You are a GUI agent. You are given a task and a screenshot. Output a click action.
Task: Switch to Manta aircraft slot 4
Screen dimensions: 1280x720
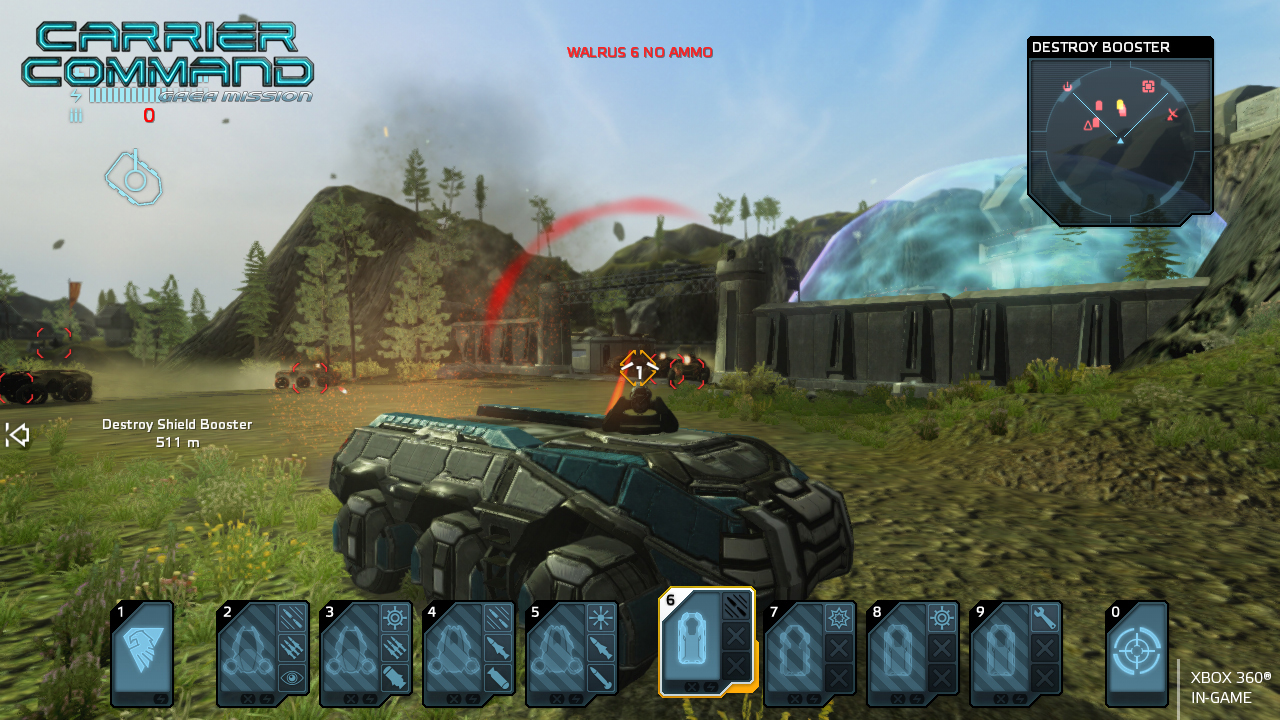[469, 653]
